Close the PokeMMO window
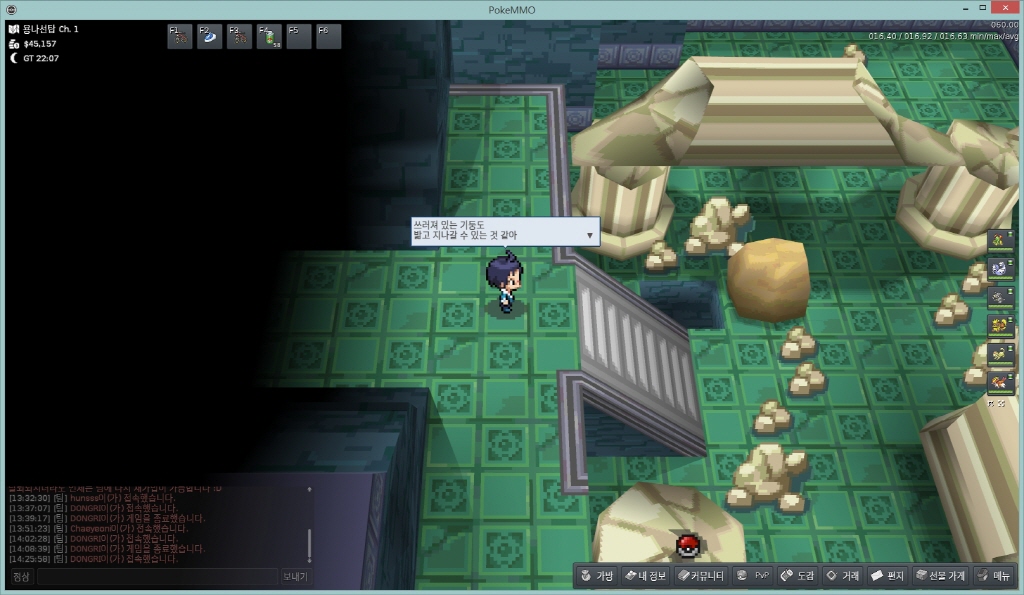The image size is (1024, 595). click(1006, 8)
